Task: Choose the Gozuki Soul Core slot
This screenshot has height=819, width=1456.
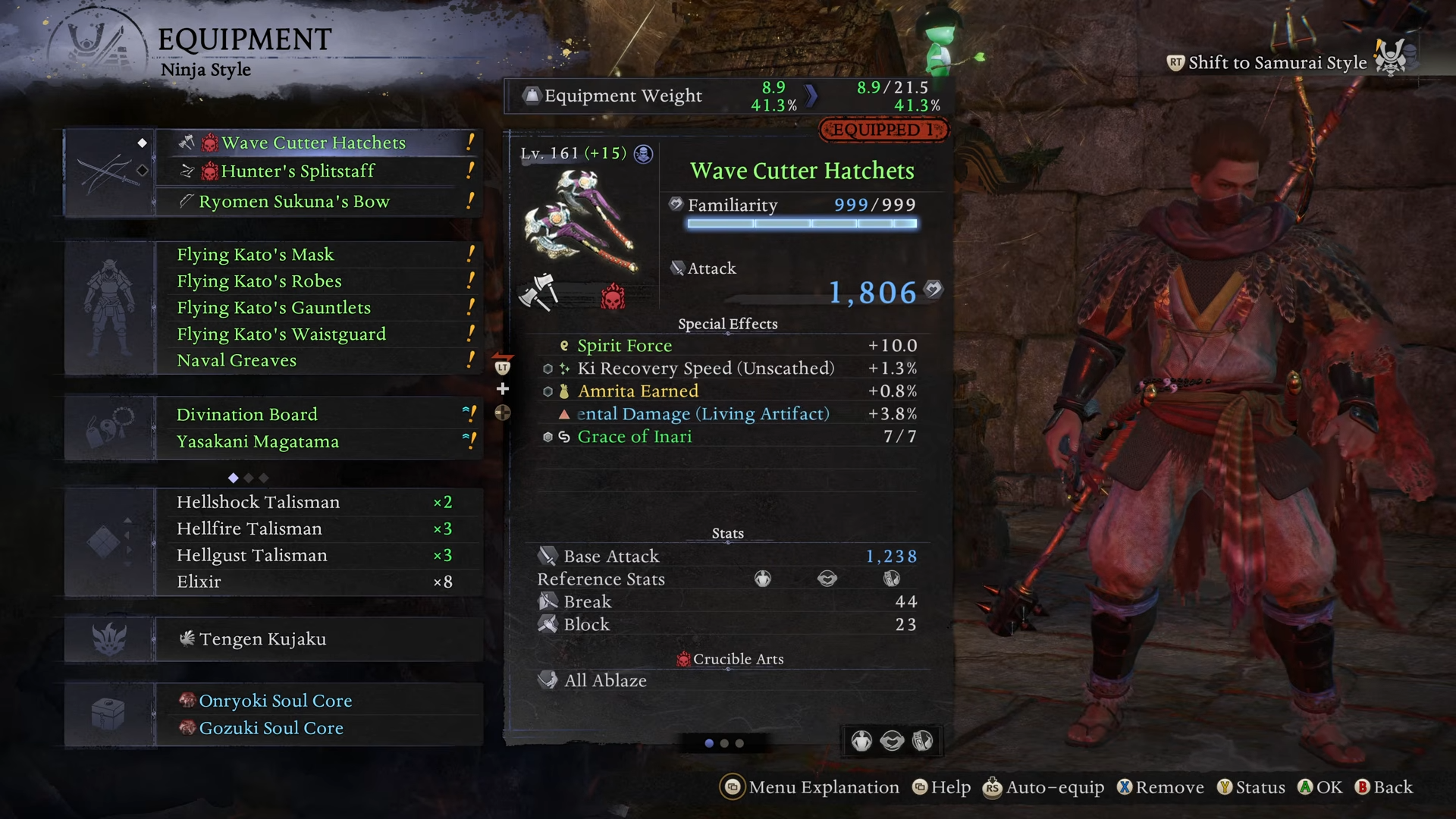Action: 271,728
